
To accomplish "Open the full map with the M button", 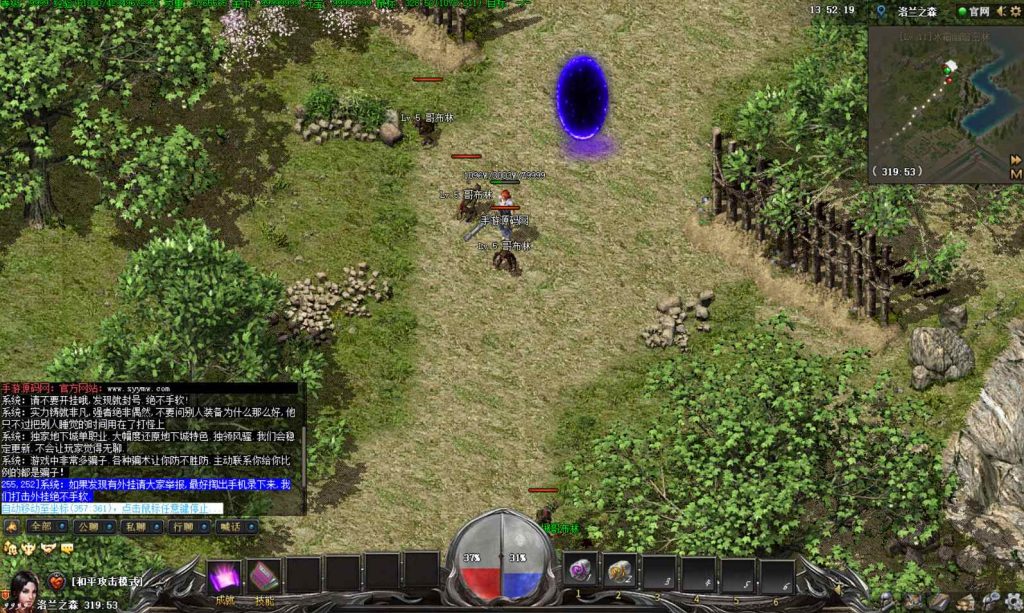I will pyautogui.click(x=1015, y=174).
